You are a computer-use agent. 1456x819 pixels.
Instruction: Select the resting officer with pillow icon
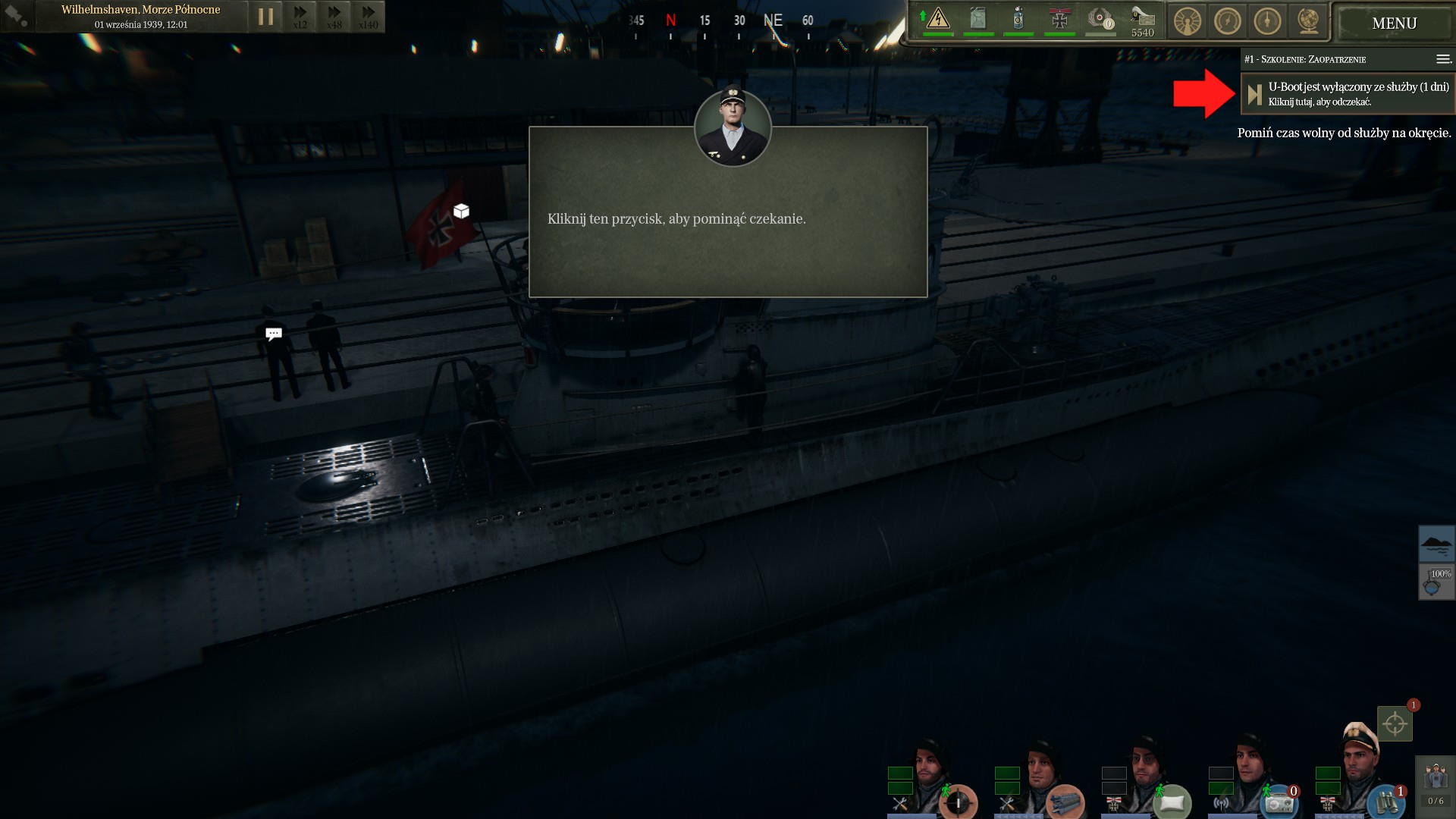click(x=1172, y=801)
